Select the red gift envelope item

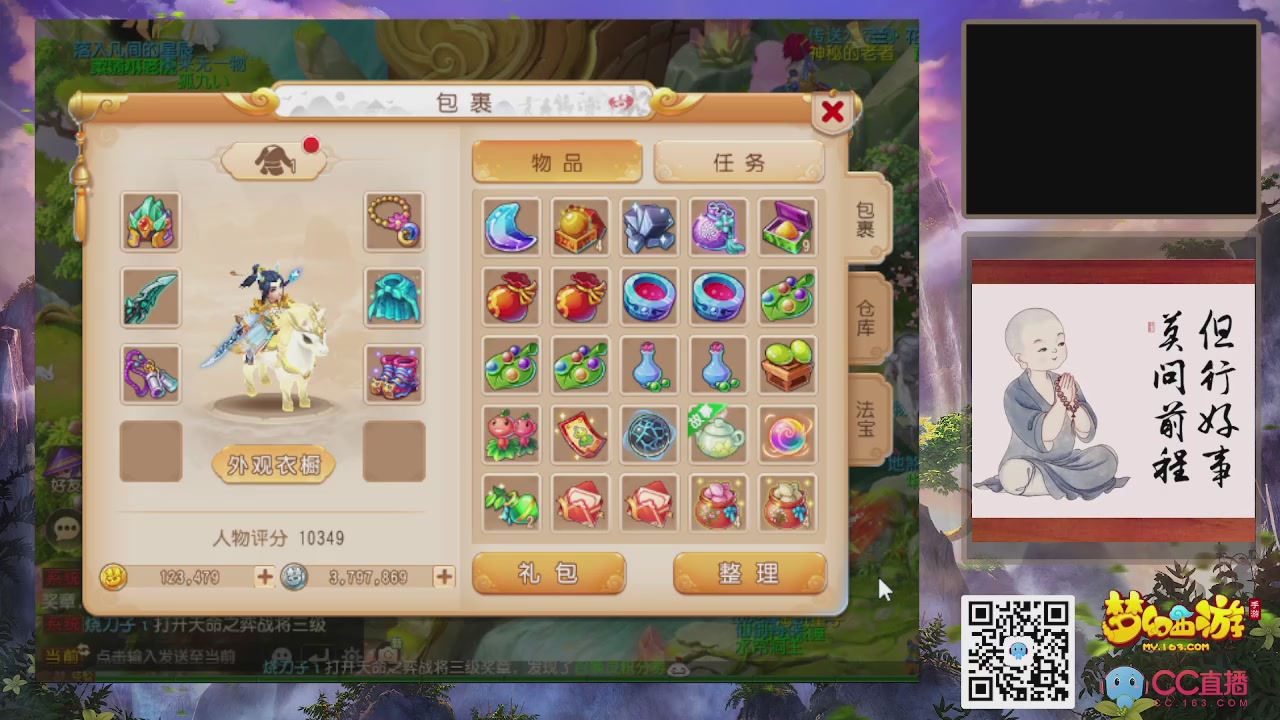pos(580,505)
